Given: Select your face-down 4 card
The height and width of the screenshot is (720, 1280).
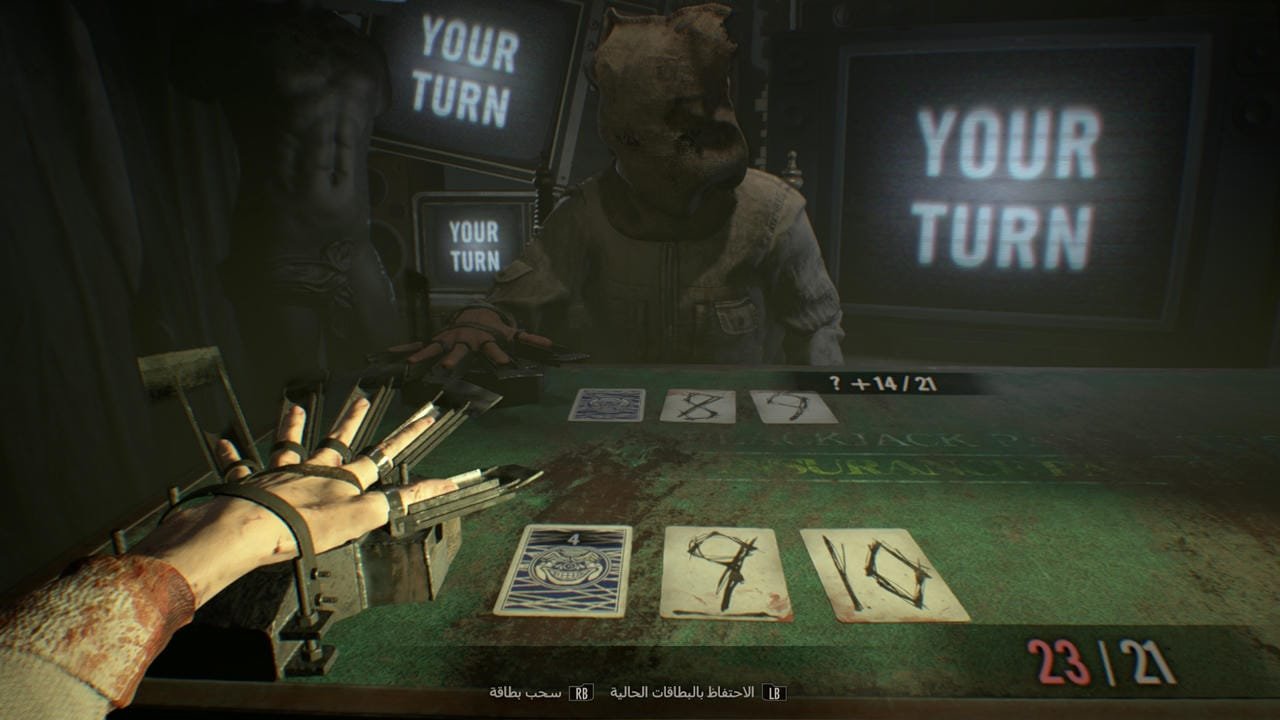Looking at the screenshot, I should click(562, 570).
